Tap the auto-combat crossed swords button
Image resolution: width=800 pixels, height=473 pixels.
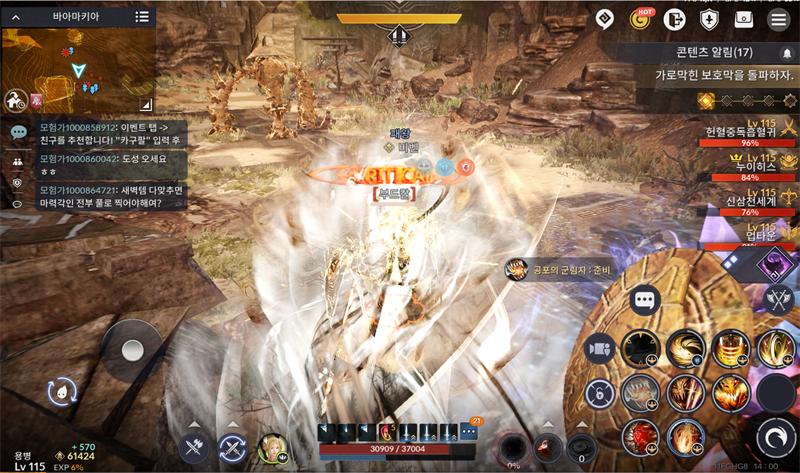coord(196,449)
